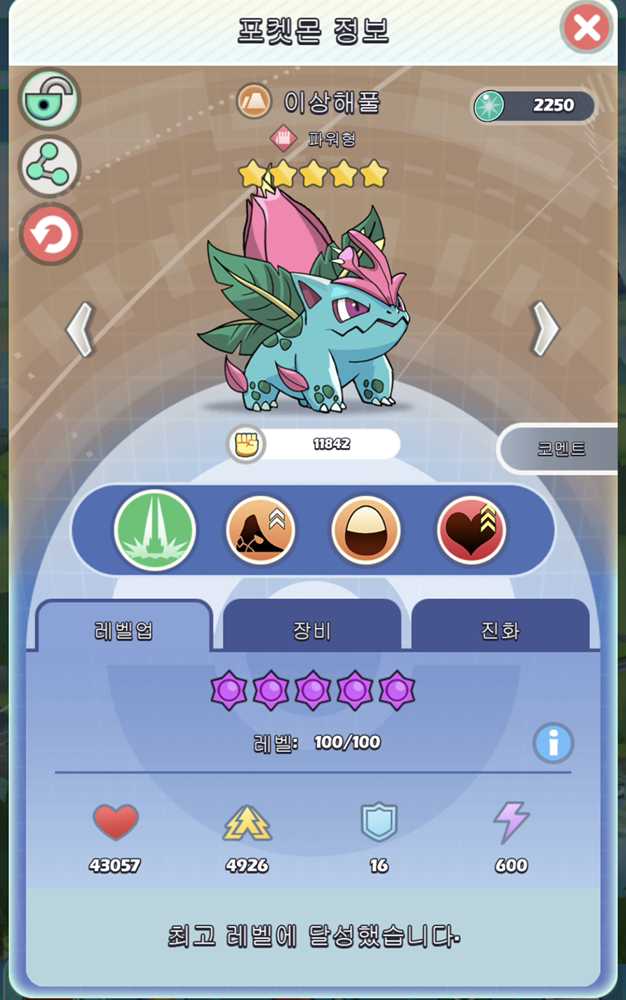Click the red circular arrow reset button

[x=50, y=235]
